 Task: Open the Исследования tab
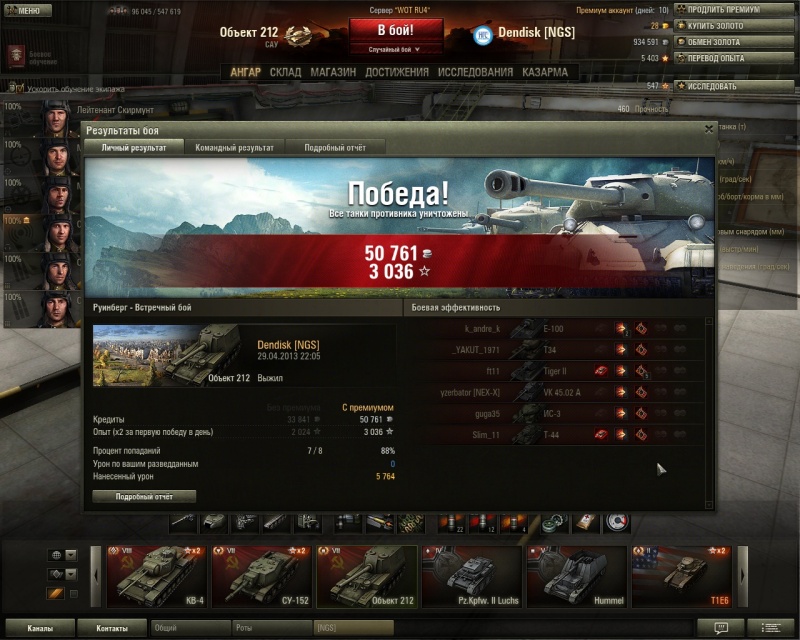[475, 72]
